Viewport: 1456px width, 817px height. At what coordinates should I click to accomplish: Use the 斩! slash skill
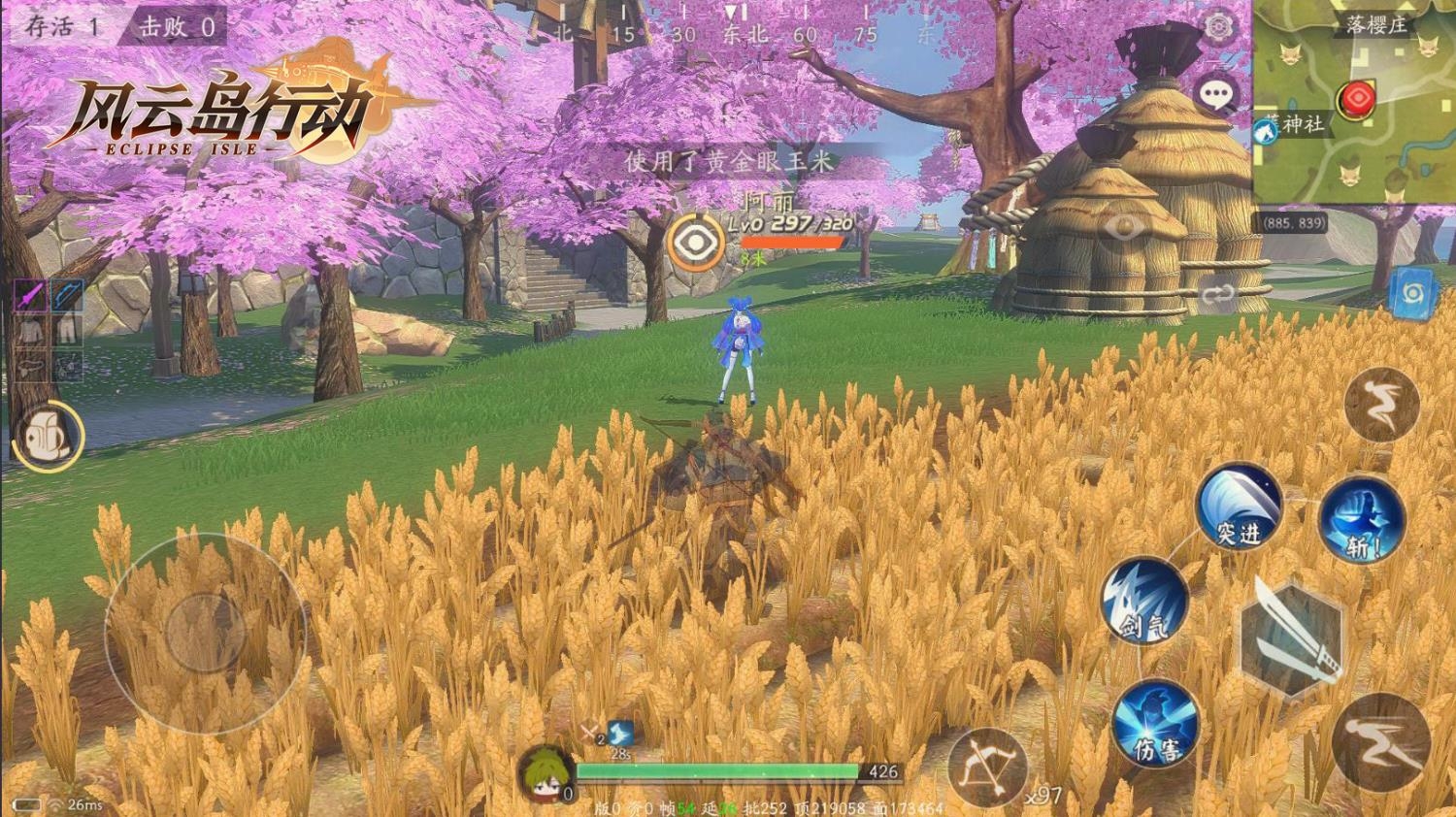(x=1361, y=521)
